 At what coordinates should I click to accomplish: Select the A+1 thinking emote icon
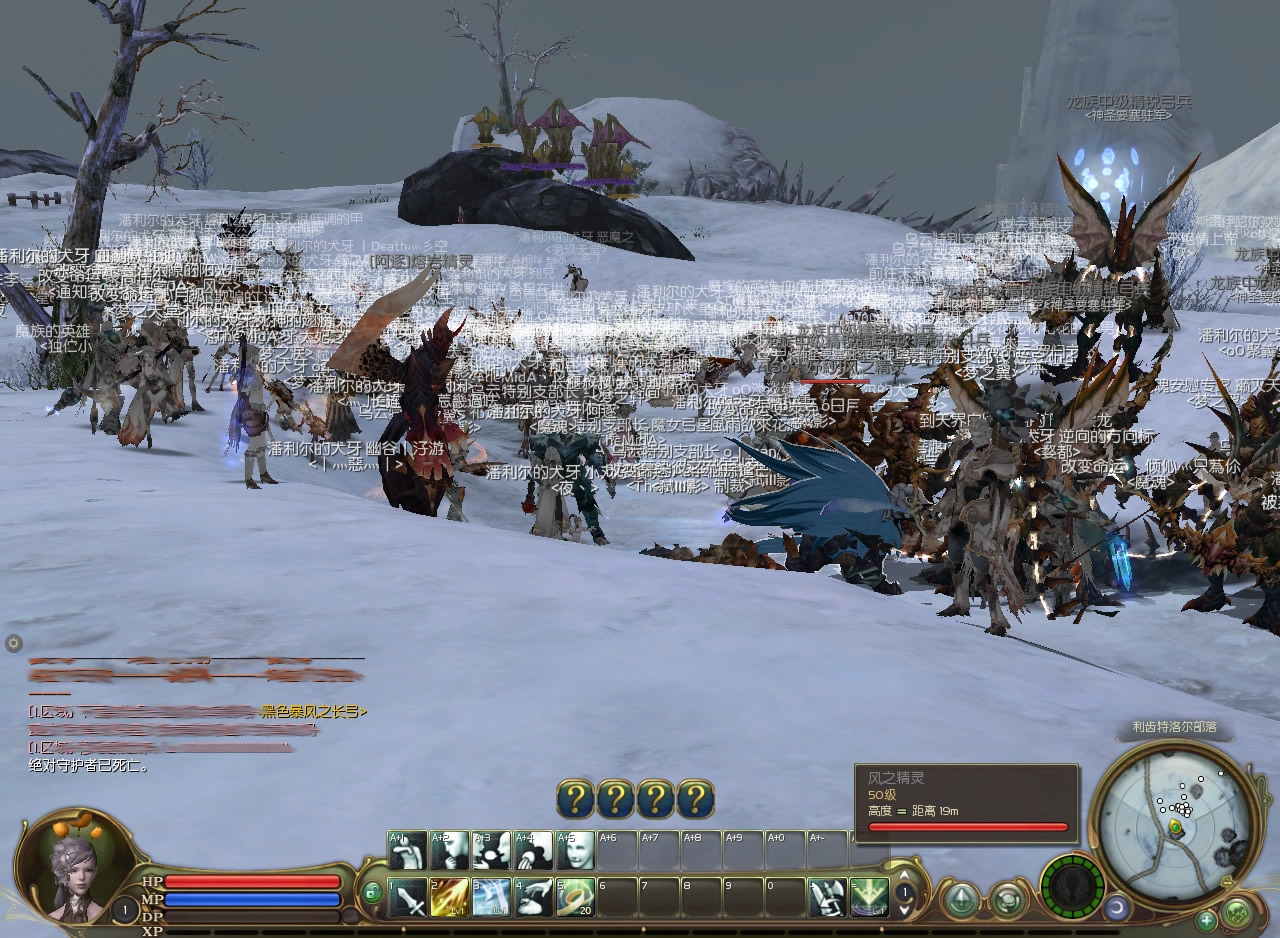coord(407,851)
